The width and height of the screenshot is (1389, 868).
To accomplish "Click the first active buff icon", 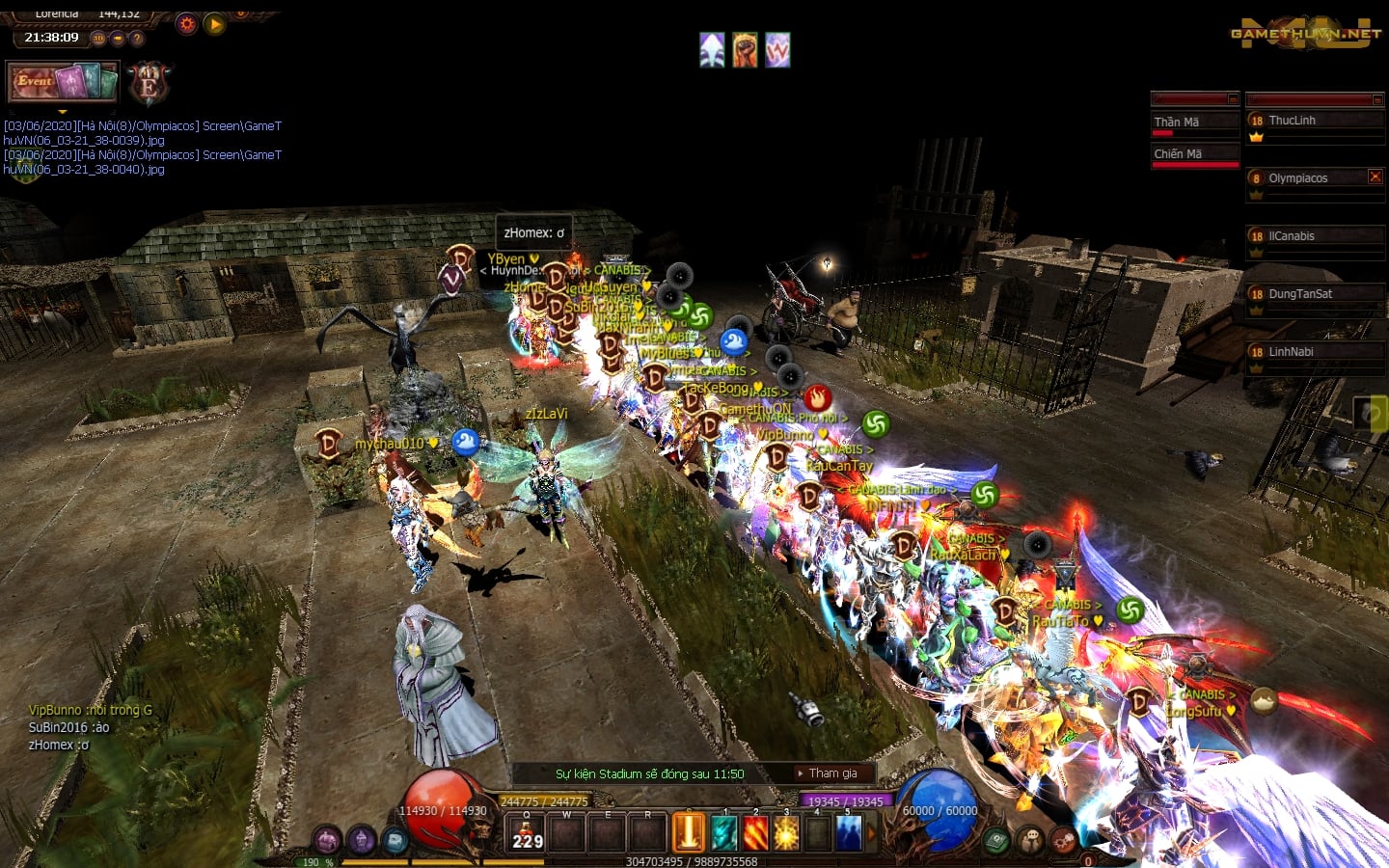I will tap(712, 50).
